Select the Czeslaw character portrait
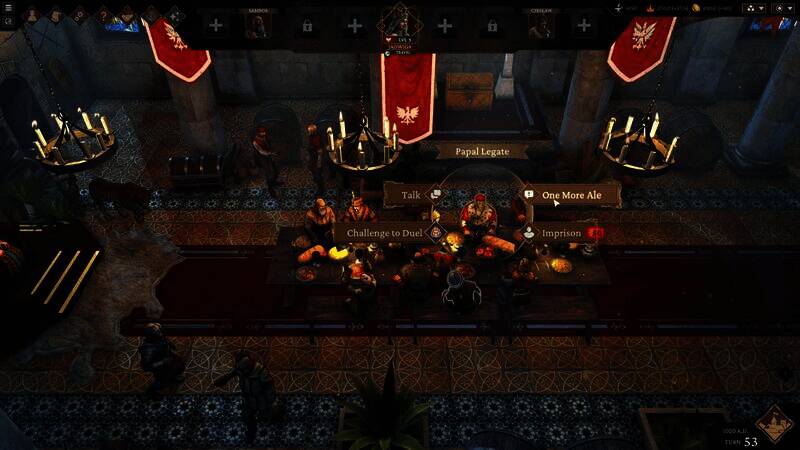 coord(541,24)
